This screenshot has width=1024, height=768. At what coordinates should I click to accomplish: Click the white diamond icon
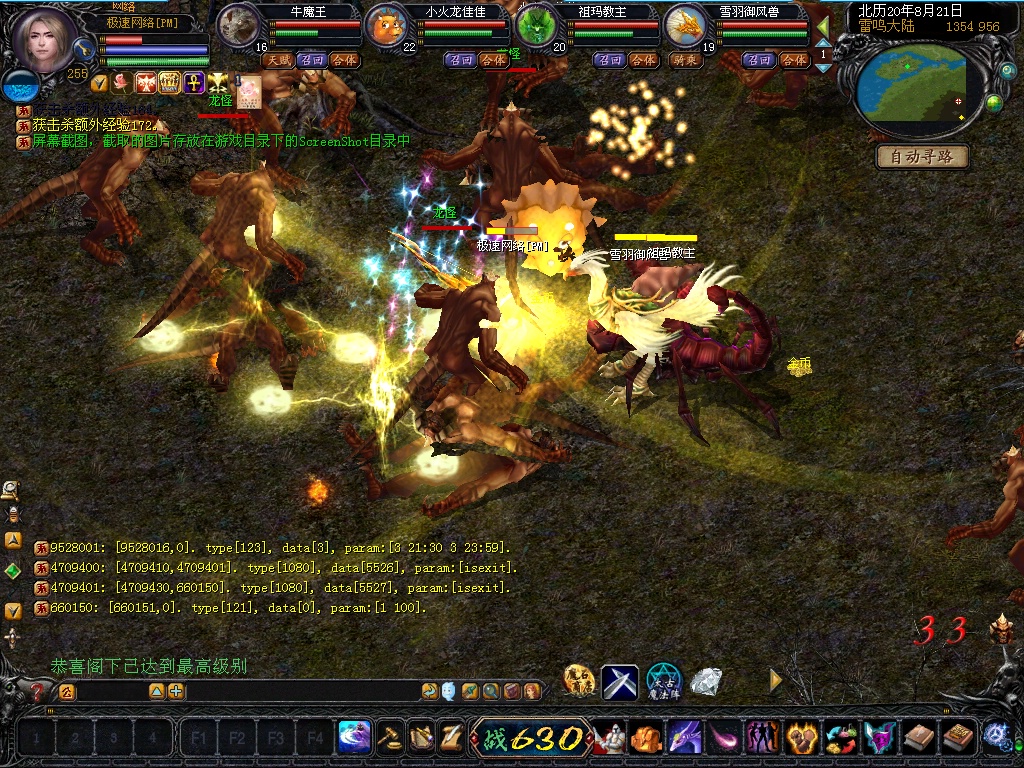[x=706, y=682]
